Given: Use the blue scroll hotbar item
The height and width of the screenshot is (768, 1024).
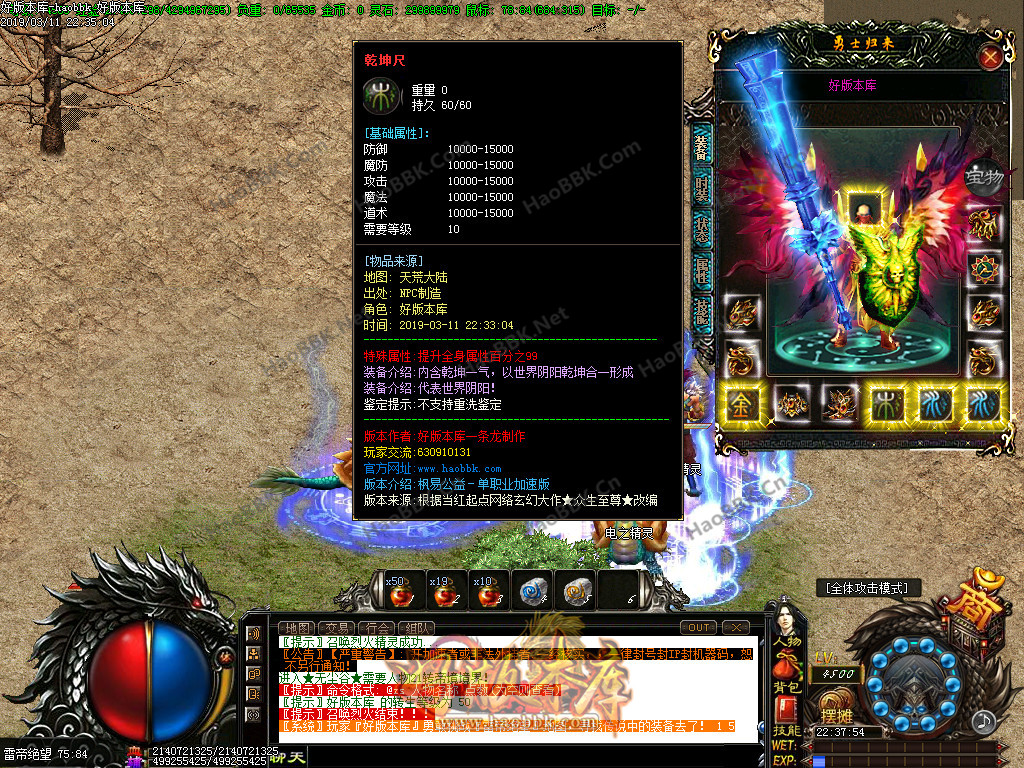Looking at the screenshot, I should (x=533, y=591).
